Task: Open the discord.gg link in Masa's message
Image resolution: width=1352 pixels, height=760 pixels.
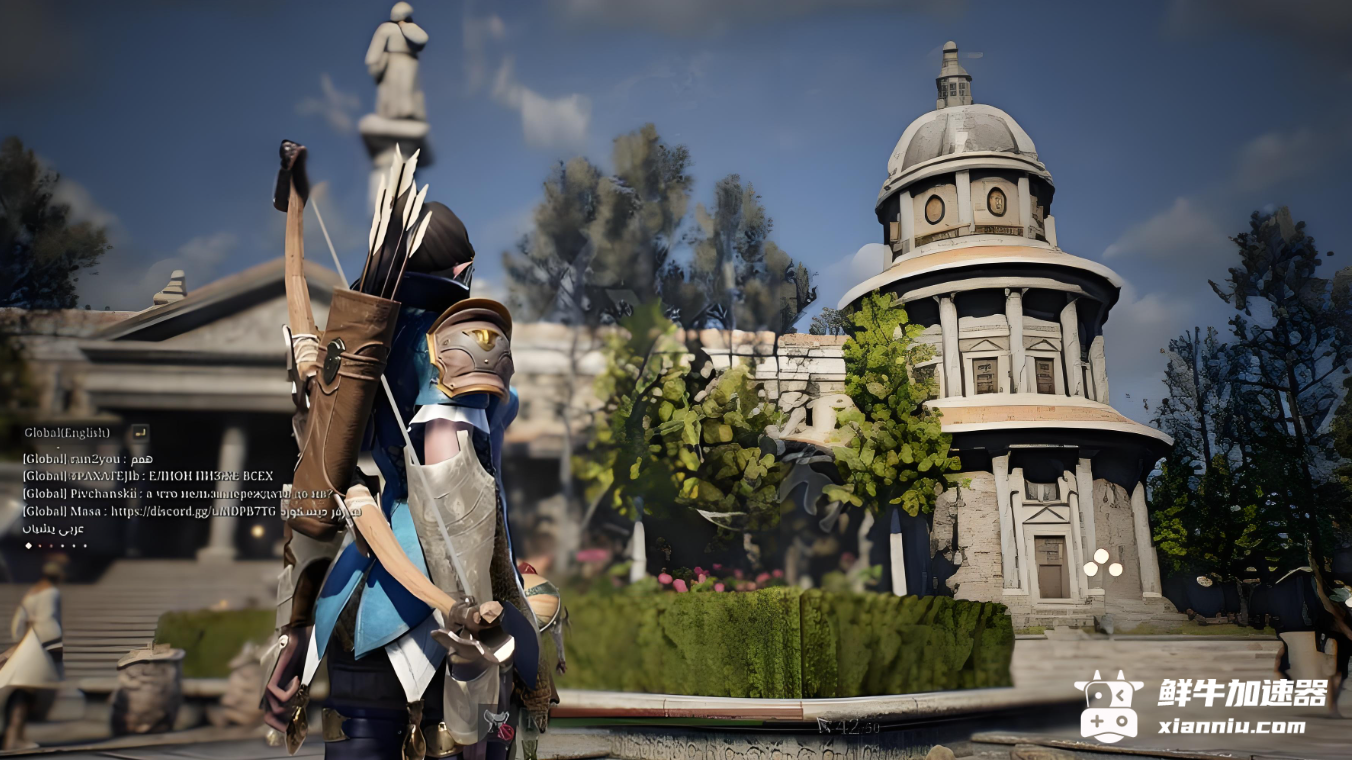Action: (194, 511)
